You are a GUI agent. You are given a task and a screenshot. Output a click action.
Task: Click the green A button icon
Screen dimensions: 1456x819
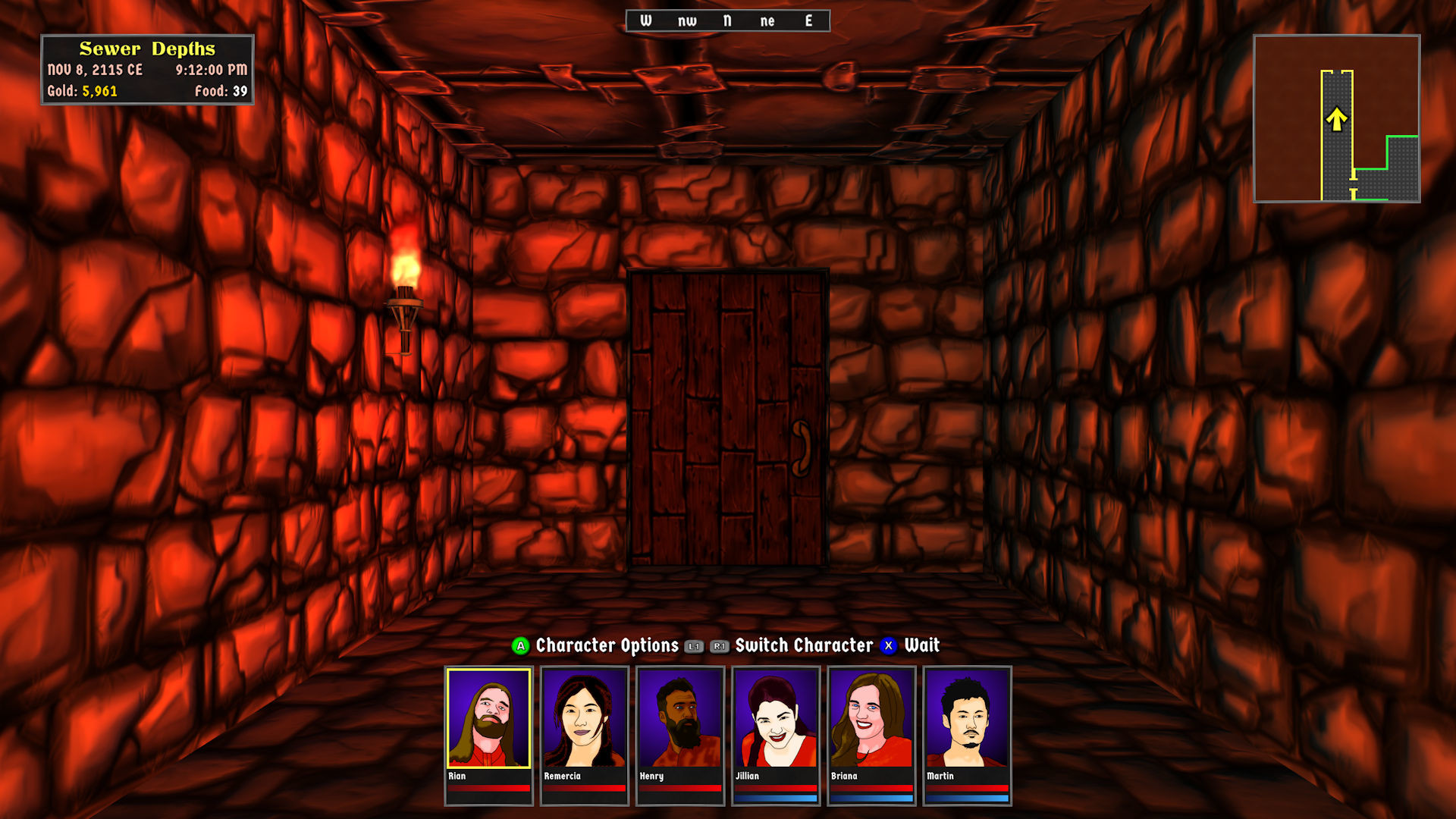[x=519, y=646]
